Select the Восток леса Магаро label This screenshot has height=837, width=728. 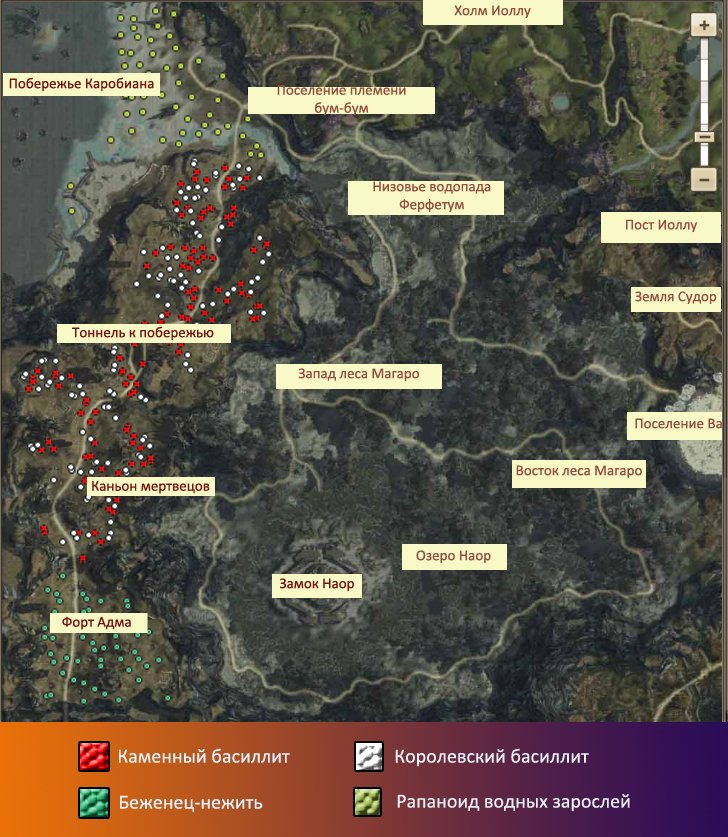tap(576, 471)
